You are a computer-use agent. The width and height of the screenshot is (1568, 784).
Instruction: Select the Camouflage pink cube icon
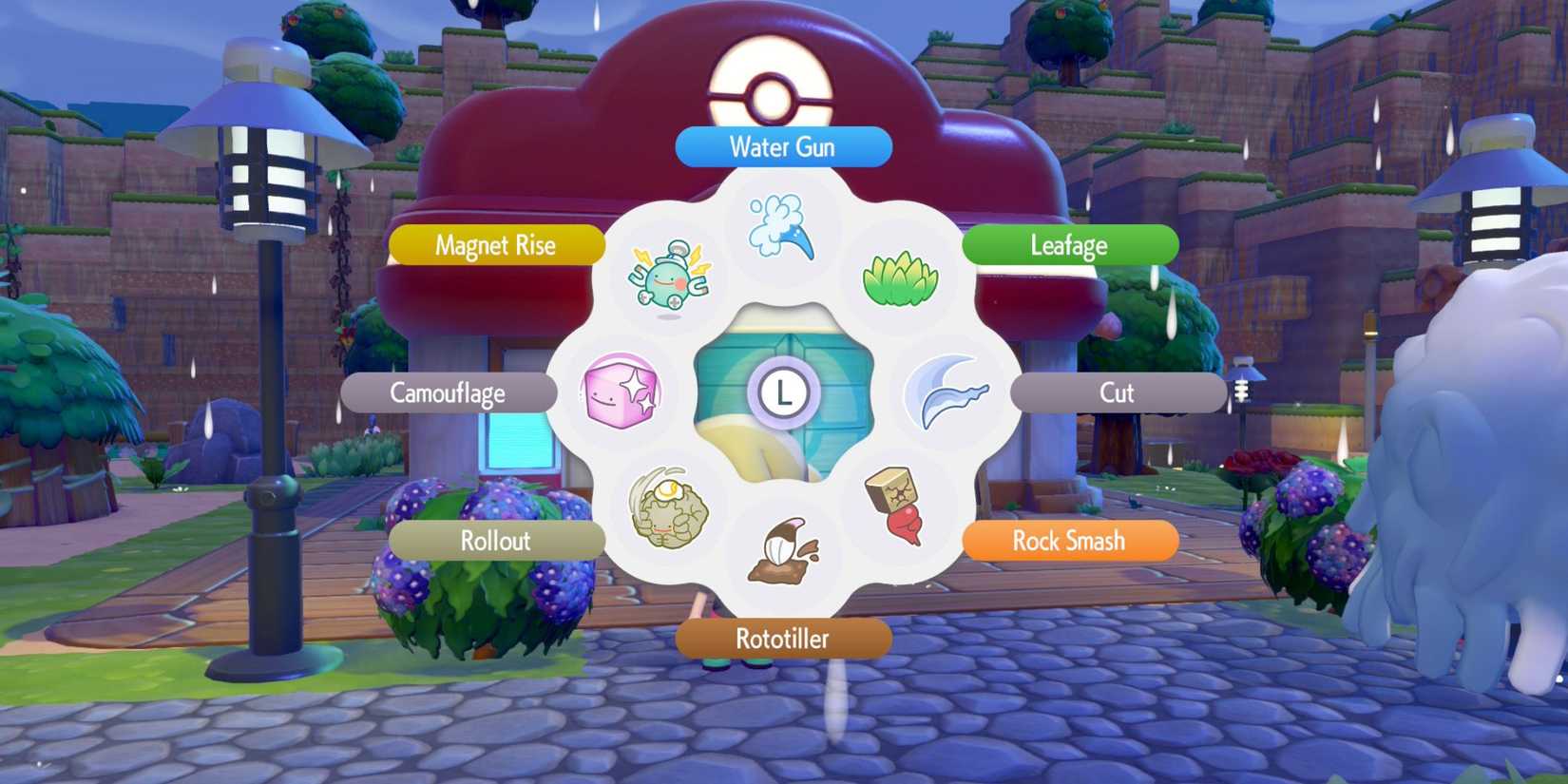620,392
